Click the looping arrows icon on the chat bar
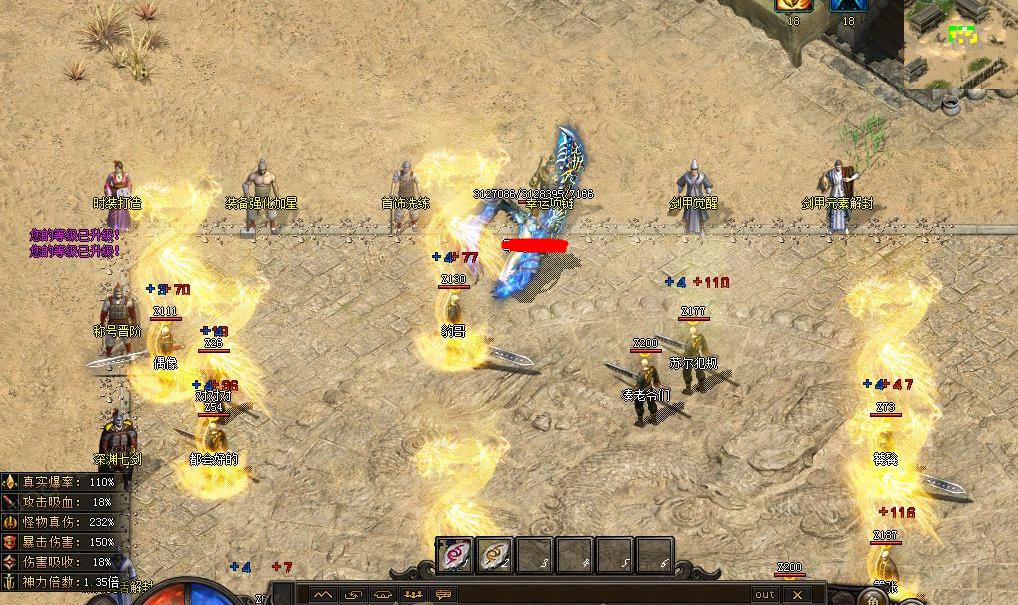The width and height of the screenshot is (1018, 605). point(354,595)
